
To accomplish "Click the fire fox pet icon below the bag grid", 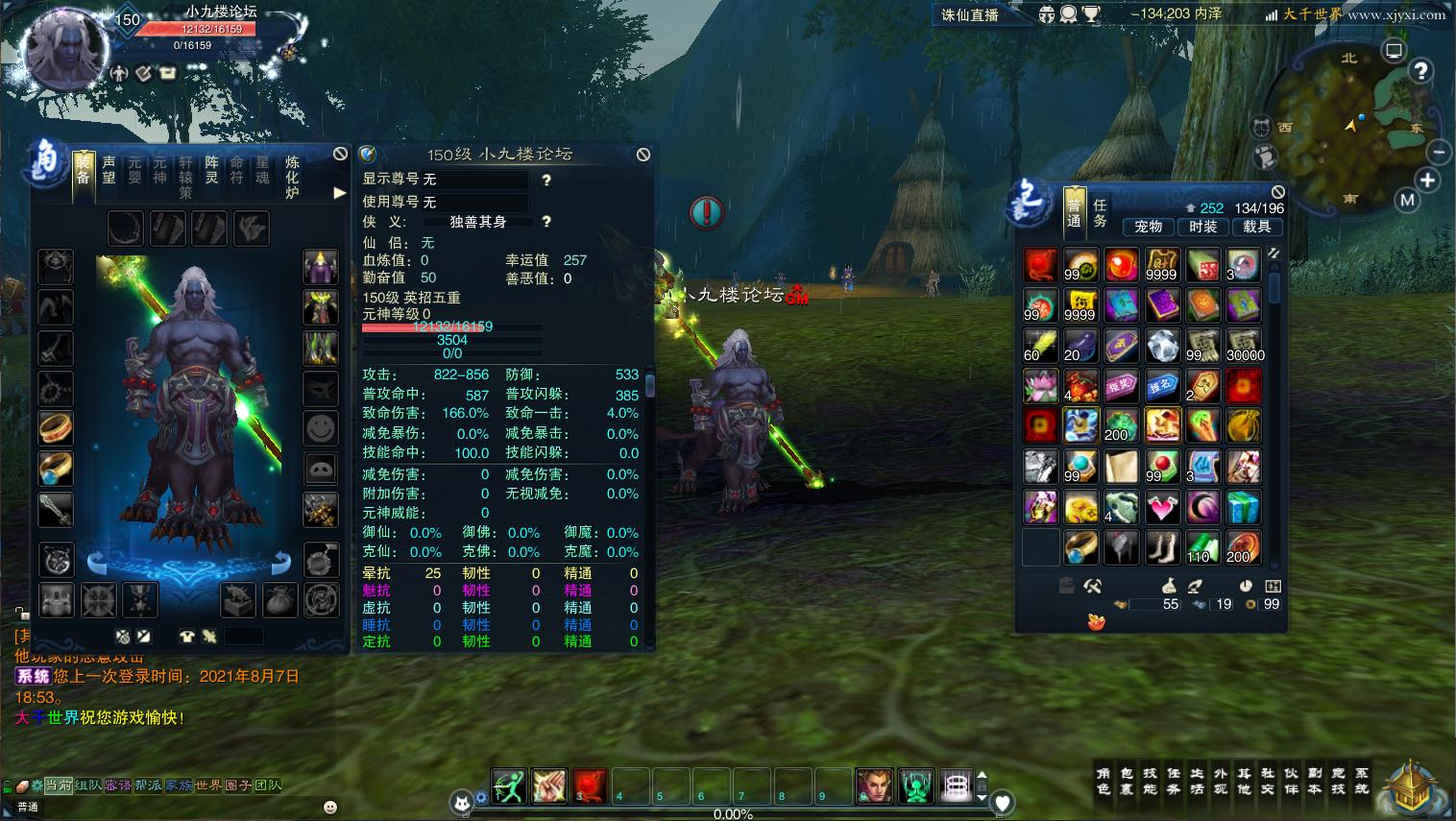I will point(1094,621).
